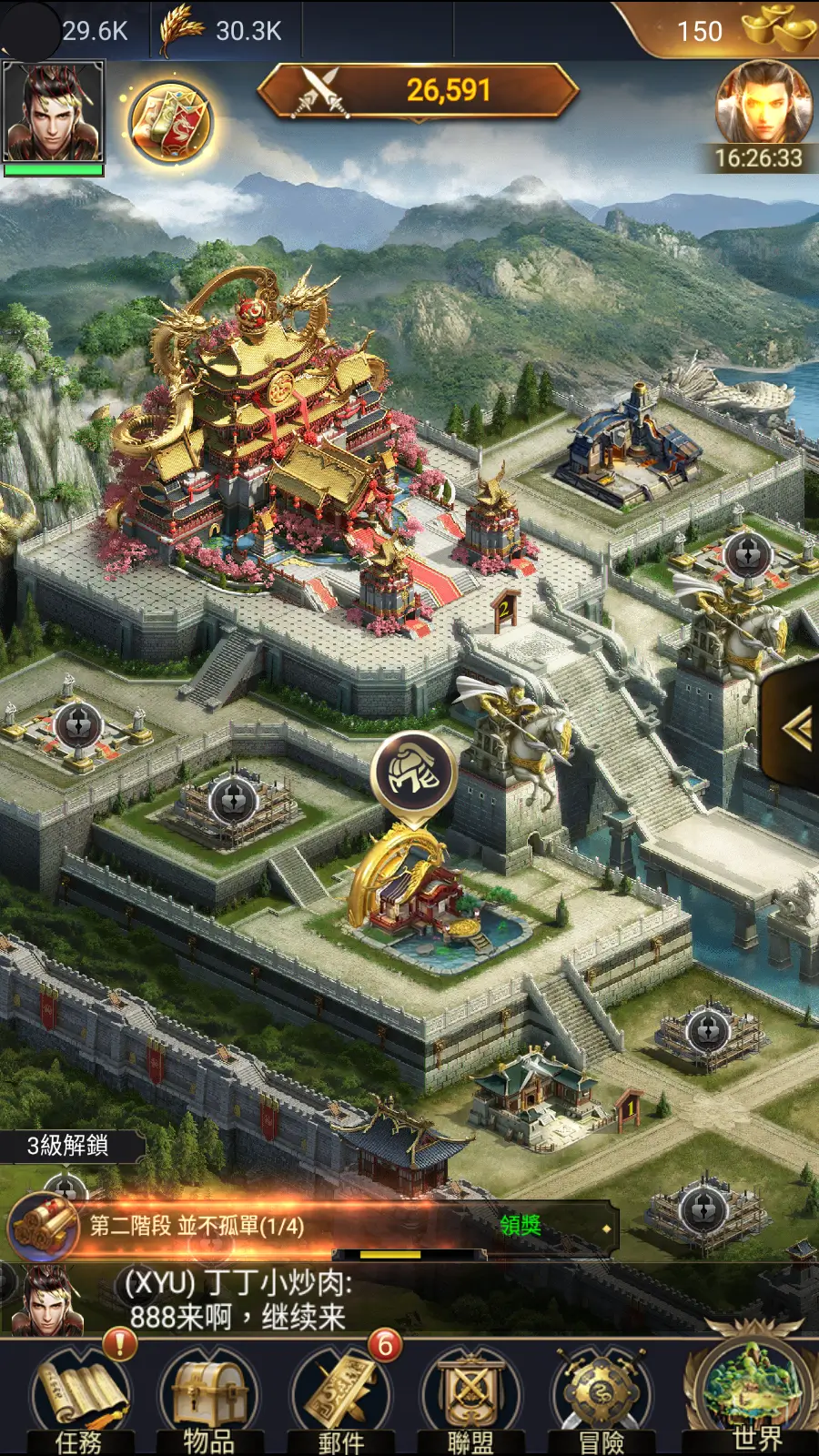This screenshot has height=1456, width=819.
Task: Open the player avatar profile
Action: point(54,113)
